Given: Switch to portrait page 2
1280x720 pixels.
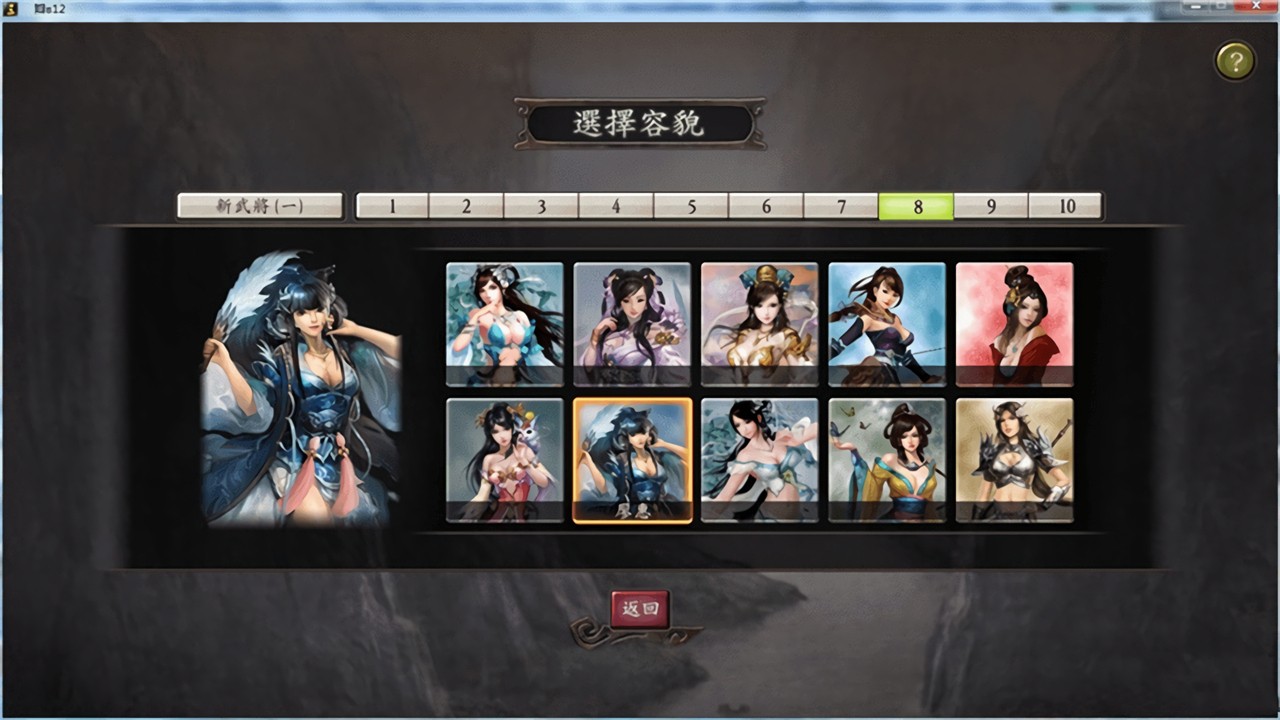Looking at the screenshot, I should point(466,206).
